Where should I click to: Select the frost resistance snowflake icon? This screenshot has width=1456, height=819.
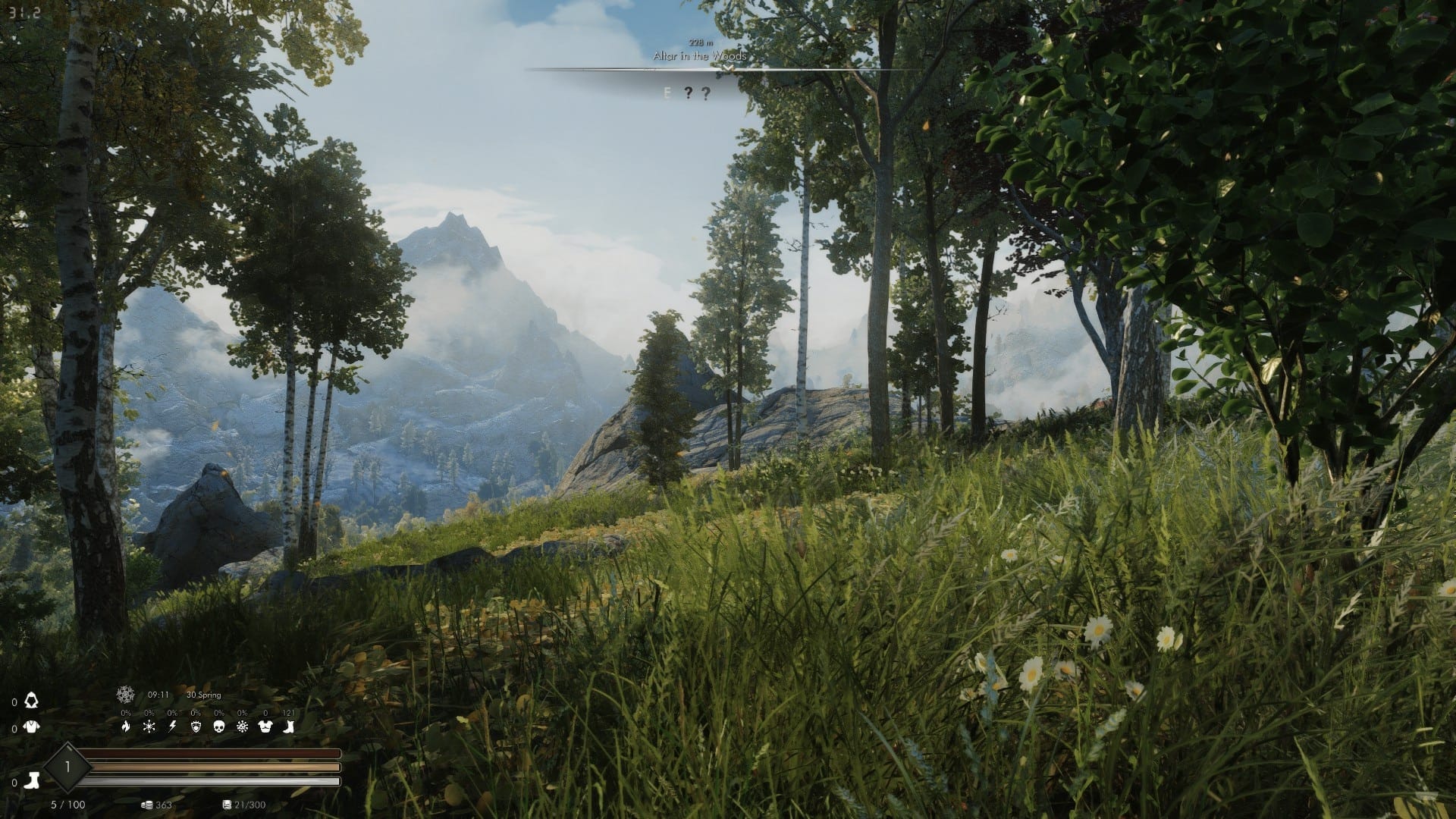click(x=149, y=727)
